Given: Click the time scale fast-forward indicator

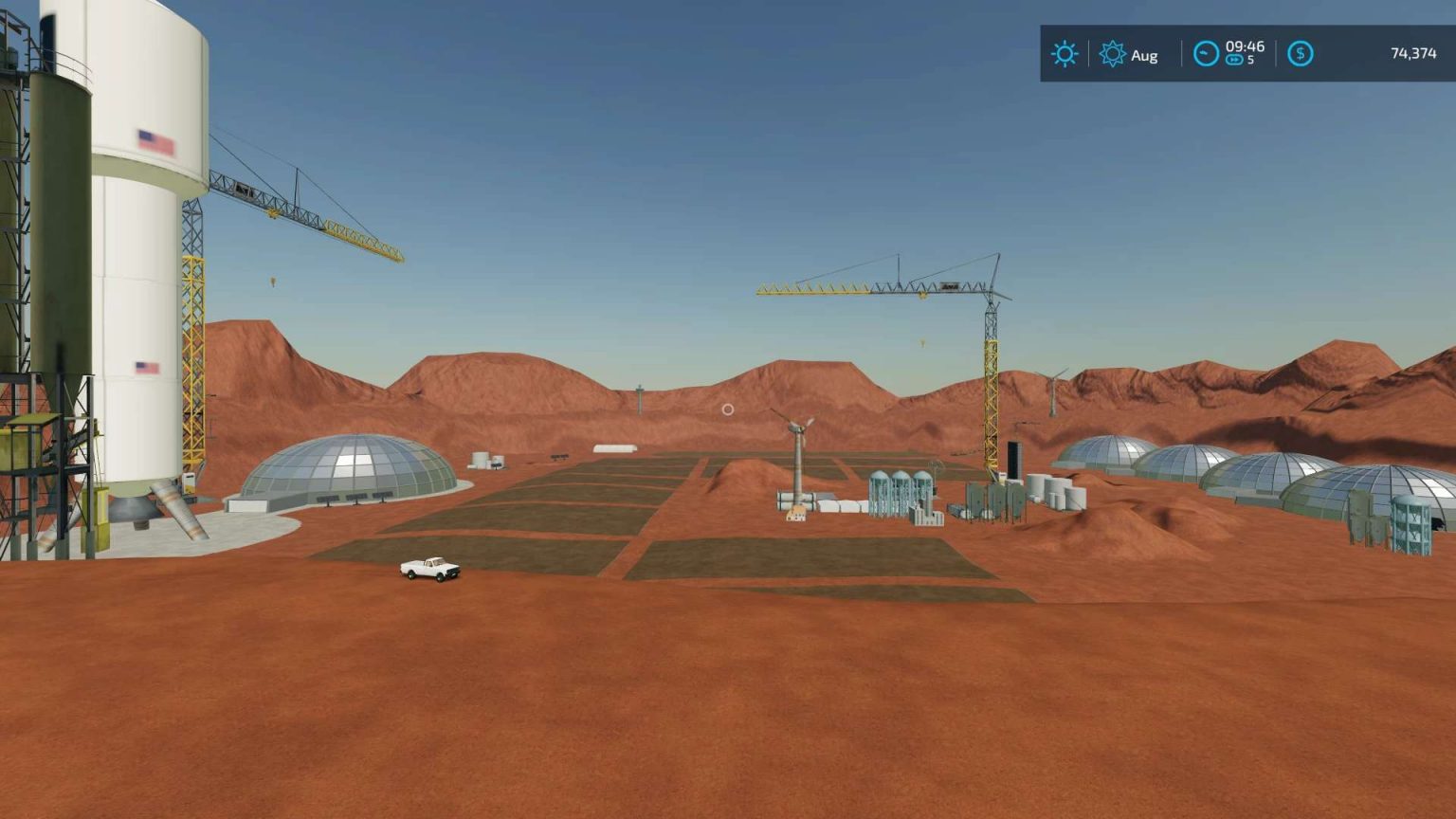Looking at the screenshot, I should (x=1234, y=60).
